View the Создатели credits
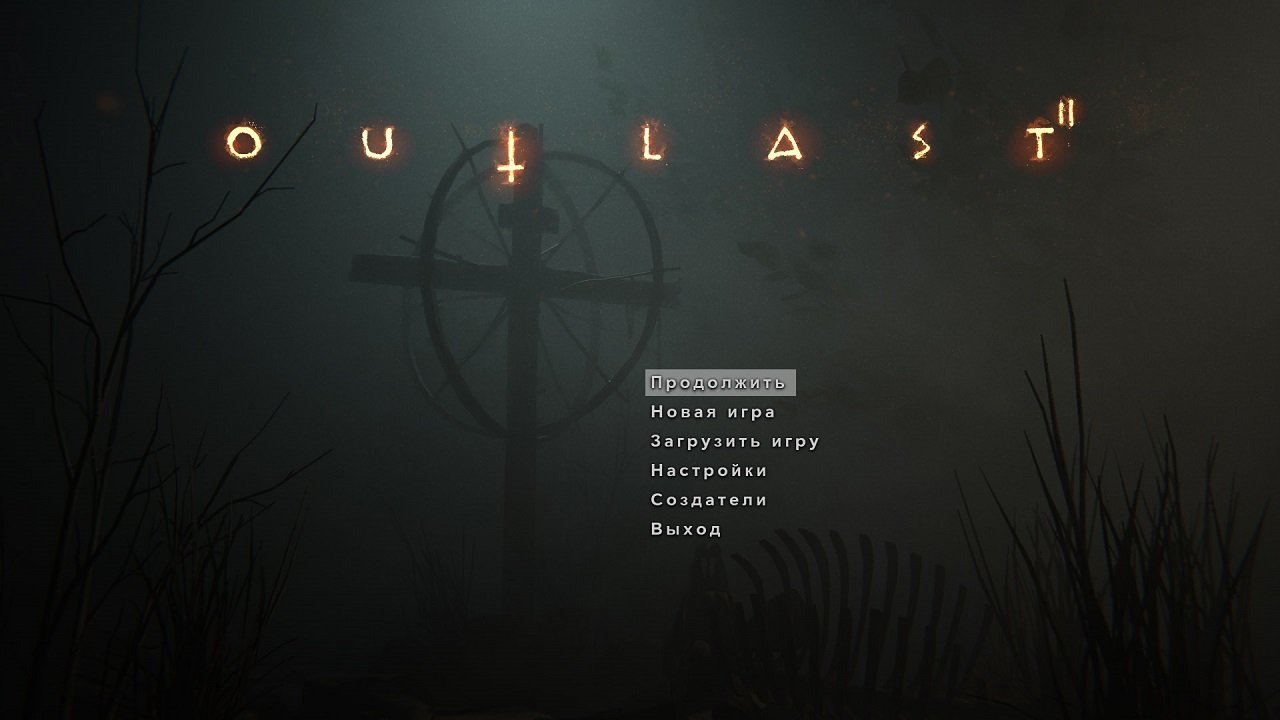 point(707,499)
